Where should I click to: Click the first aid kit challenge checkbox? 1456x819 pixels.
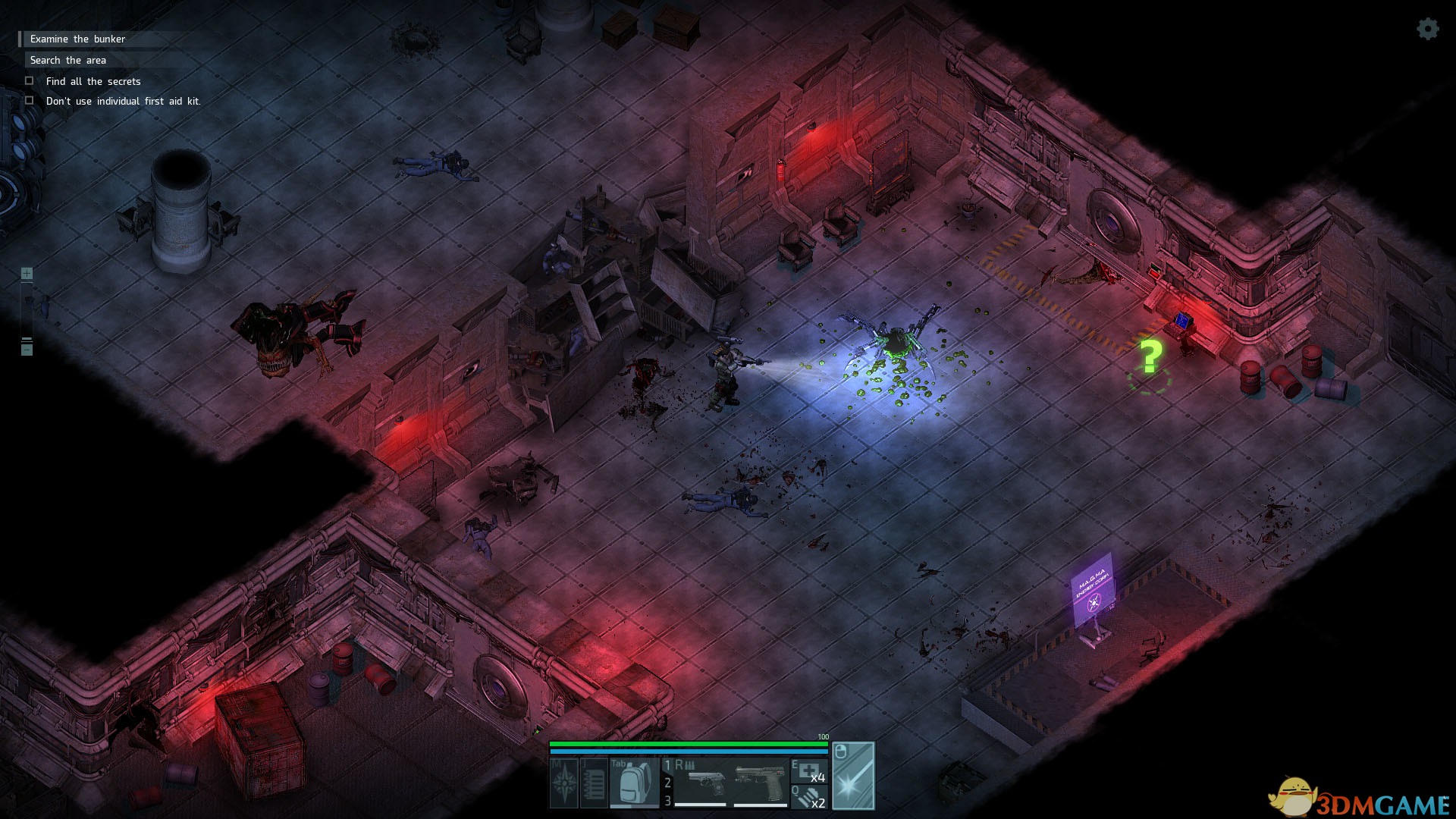coord(30,100)
